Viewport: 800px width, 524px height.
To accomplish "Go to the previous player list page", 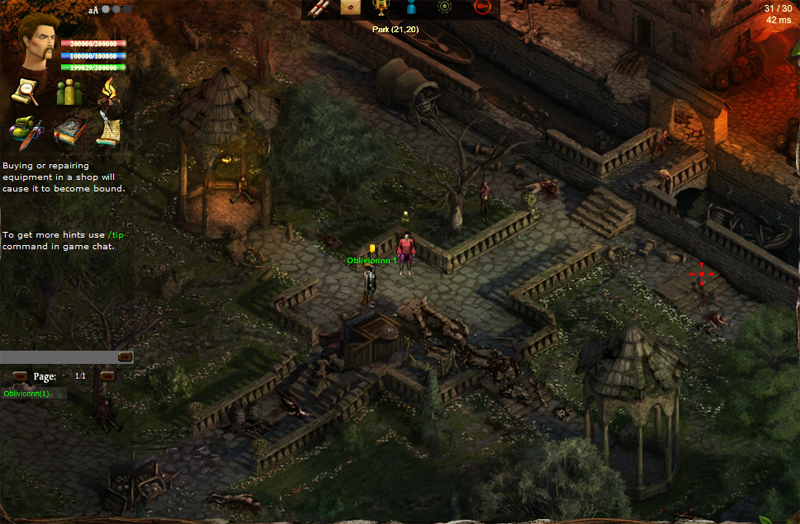I will (19, 376).
